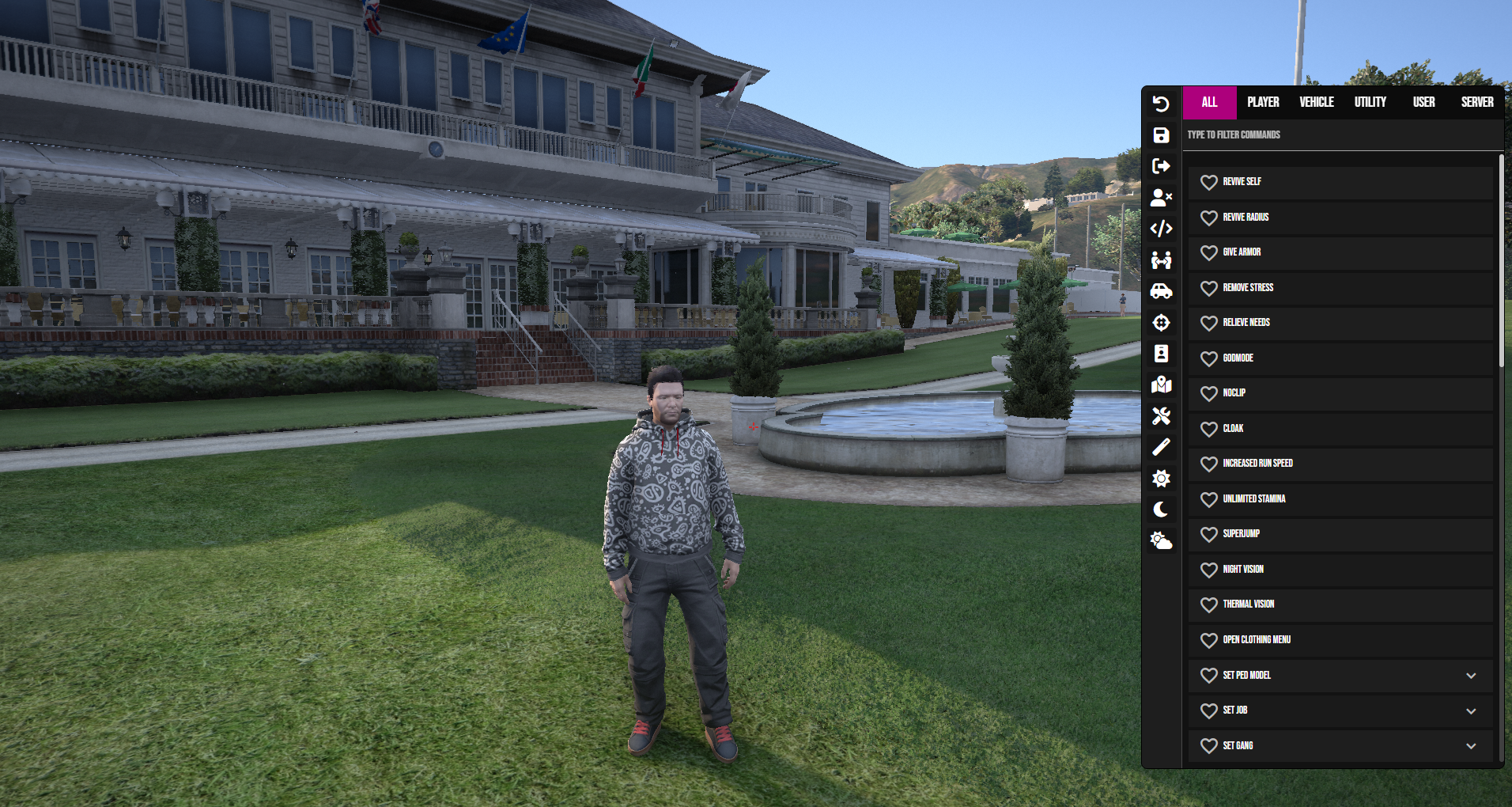Toggle the heart next to Godmode
Screen dimensions: 1512x807
click(1209, 358)
